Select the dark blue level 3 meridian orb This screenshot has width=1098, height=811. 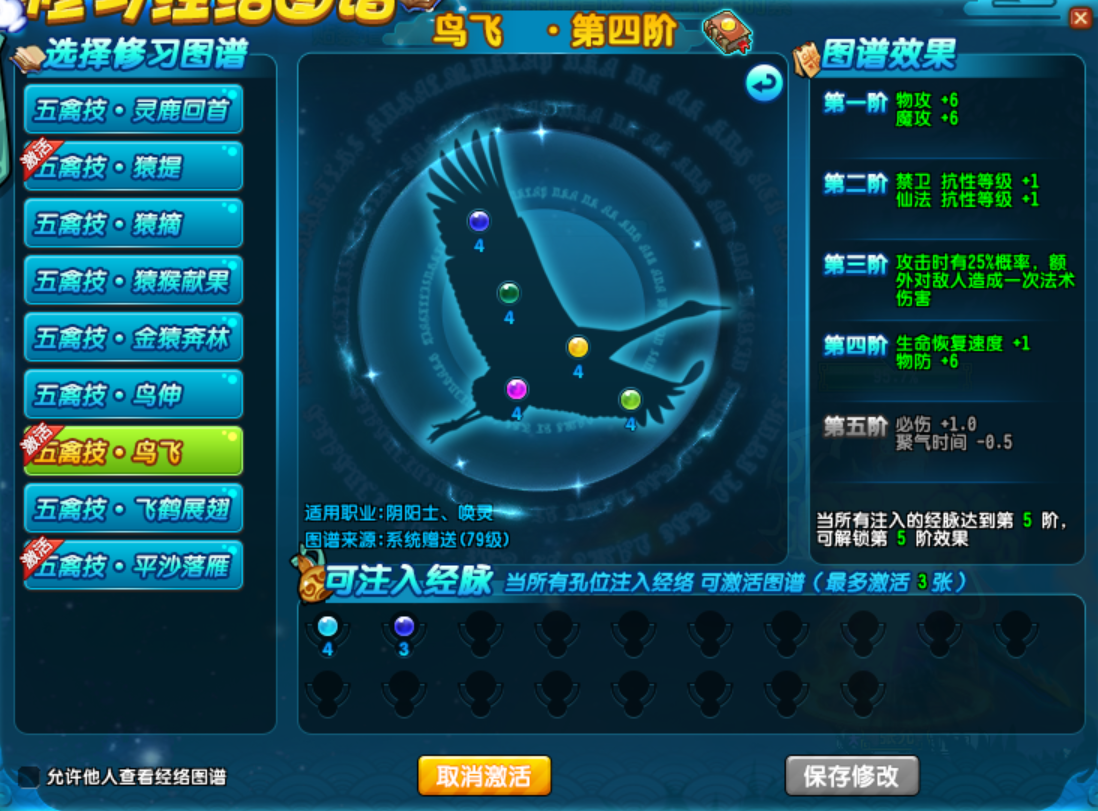[x=404, y=627]
